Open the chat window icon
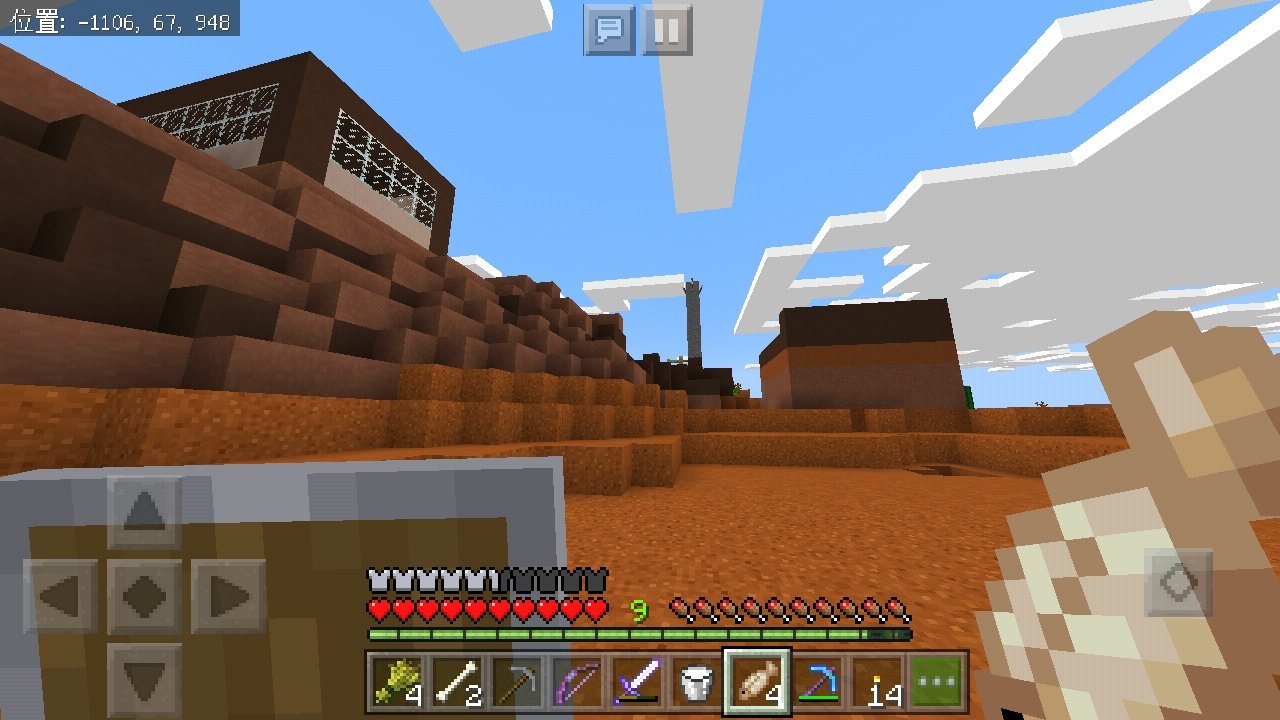 click(x=608, y=29)
